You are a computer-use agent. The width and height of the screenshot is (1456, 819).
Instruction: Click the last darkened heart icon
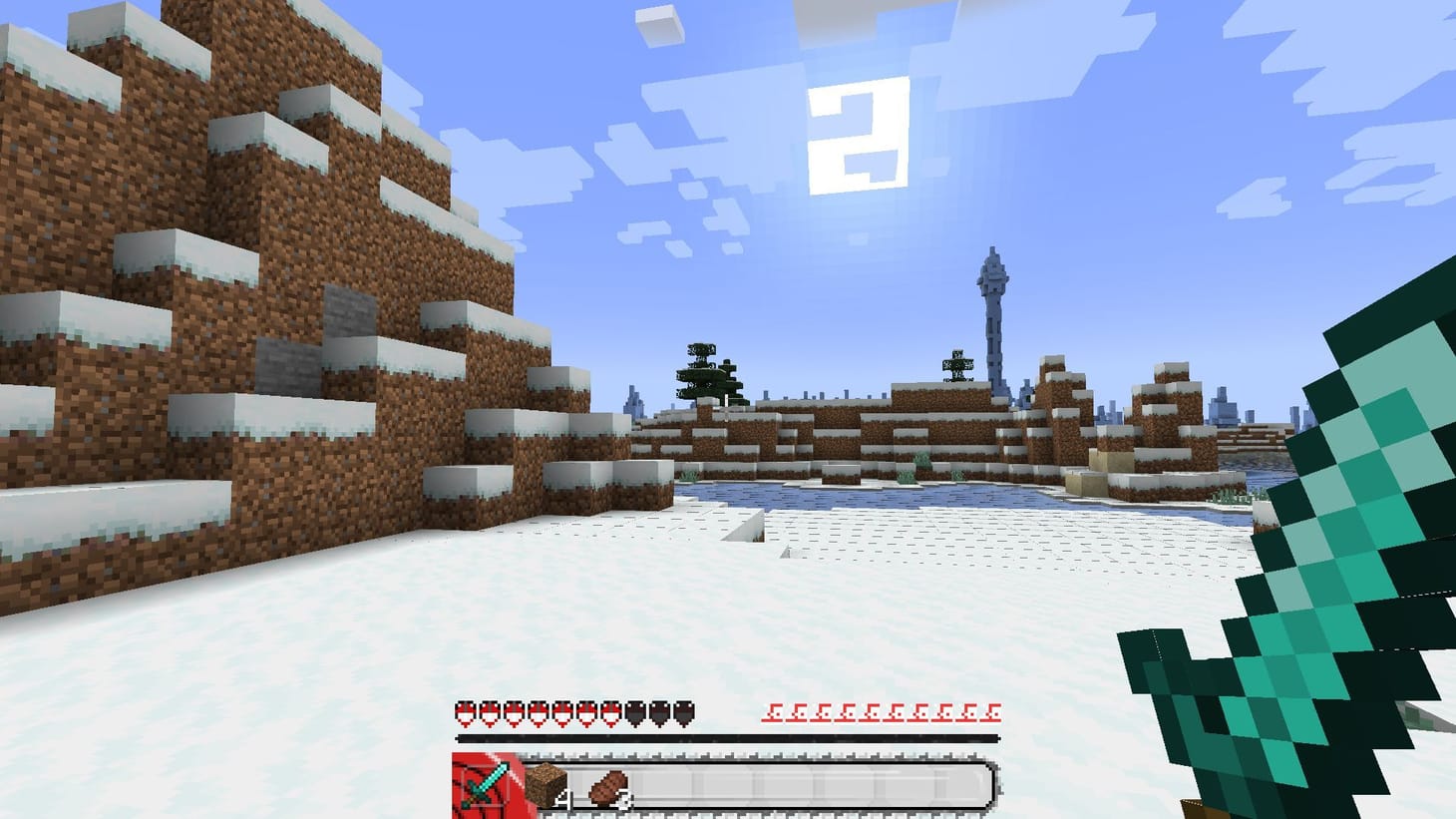[684, 712]
